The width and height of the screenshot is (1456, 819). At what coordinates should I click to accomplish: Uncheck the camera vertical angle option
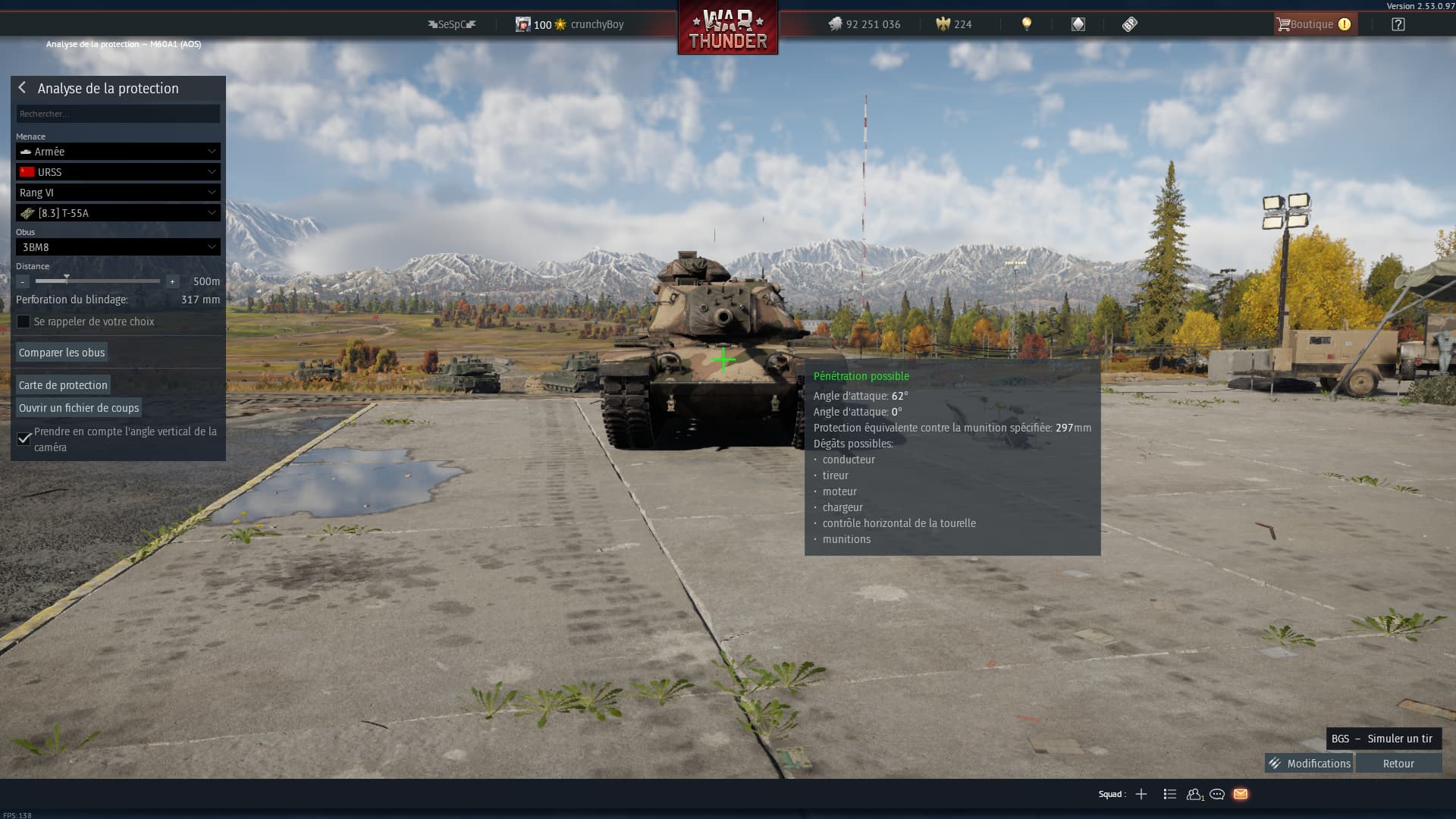tap(24, 438)
